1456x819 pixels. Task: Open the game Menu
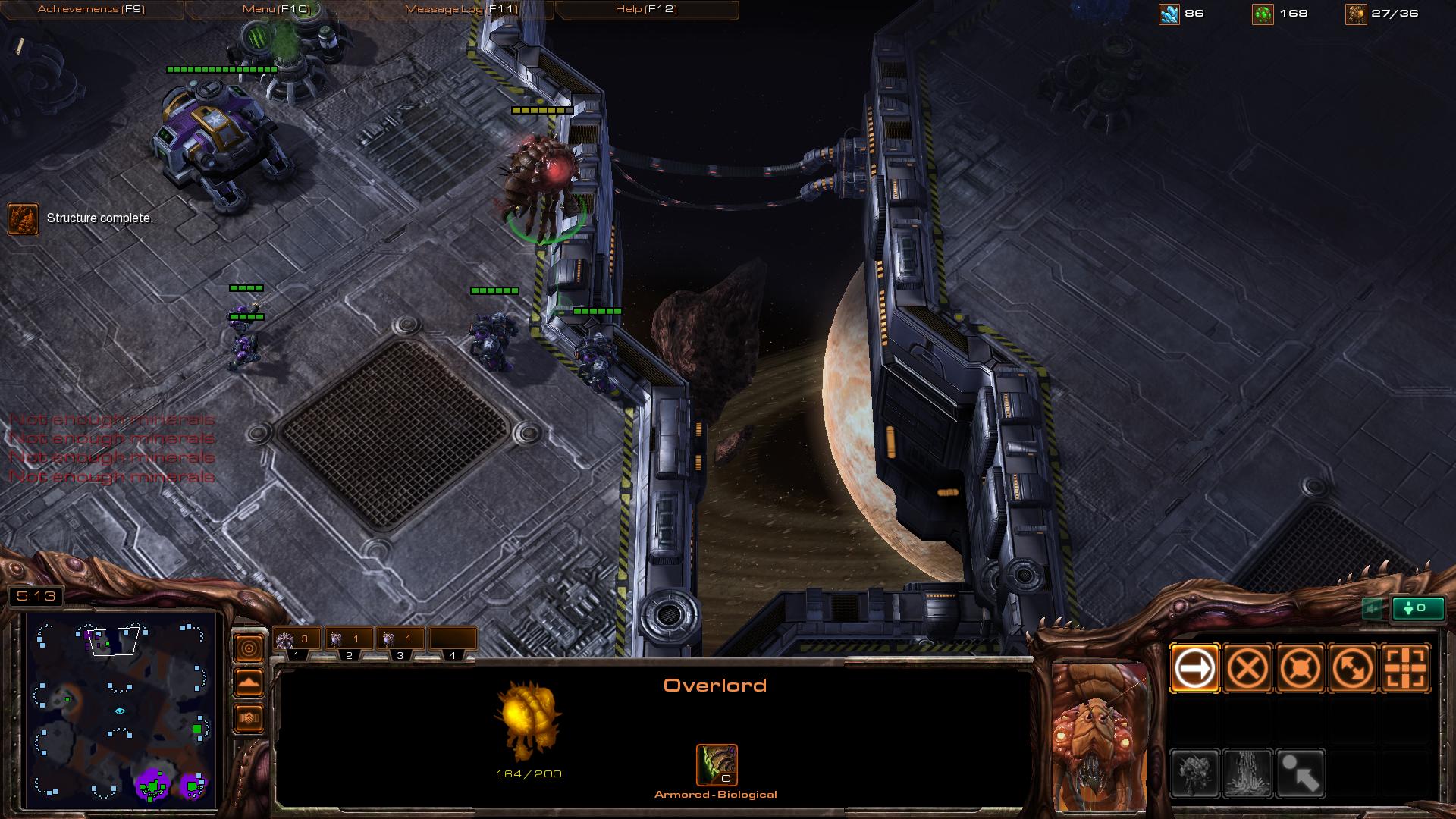coord(276,10)
